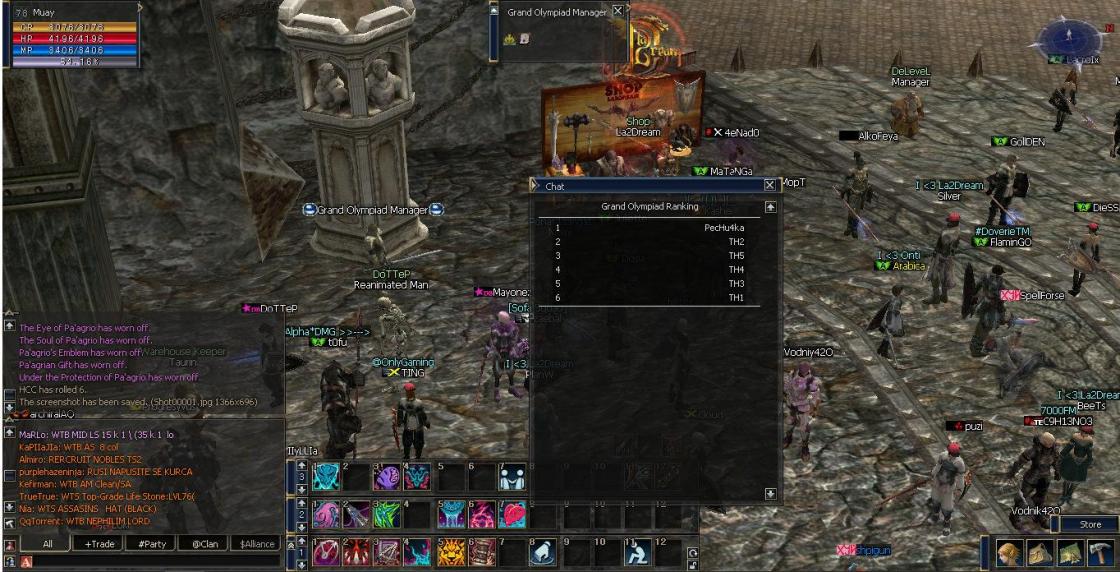Close the Grand Olympiad Manager target window
The width and height of the screenshot is (1120, 572).
pos(618,11)
